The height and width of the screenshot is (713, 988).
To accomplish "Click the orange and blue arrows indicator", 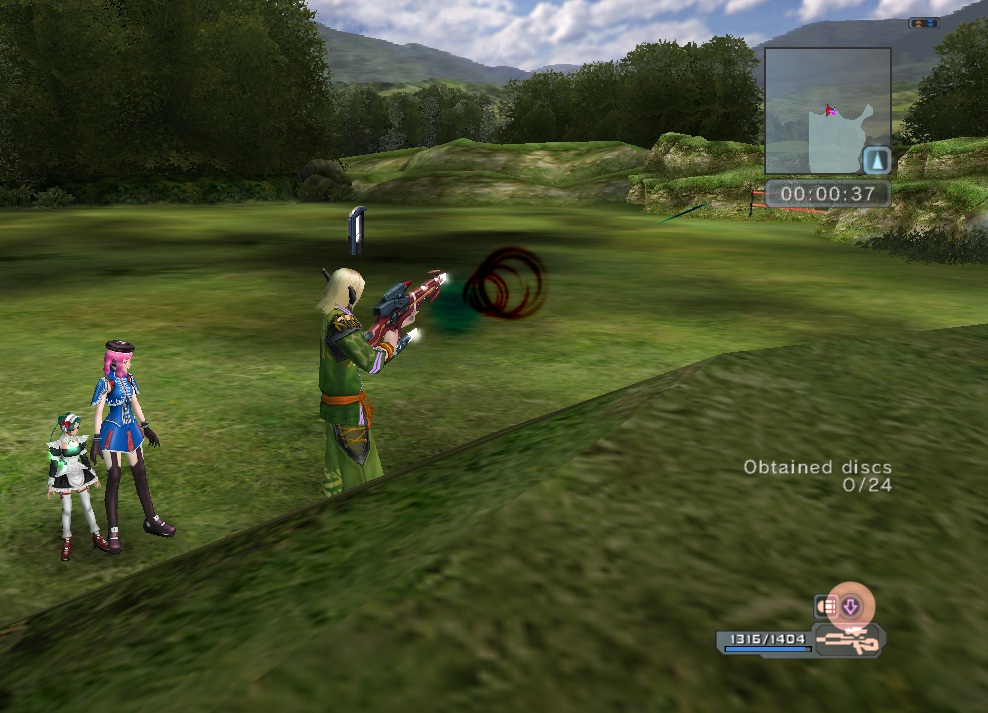I will click(923, 23).
